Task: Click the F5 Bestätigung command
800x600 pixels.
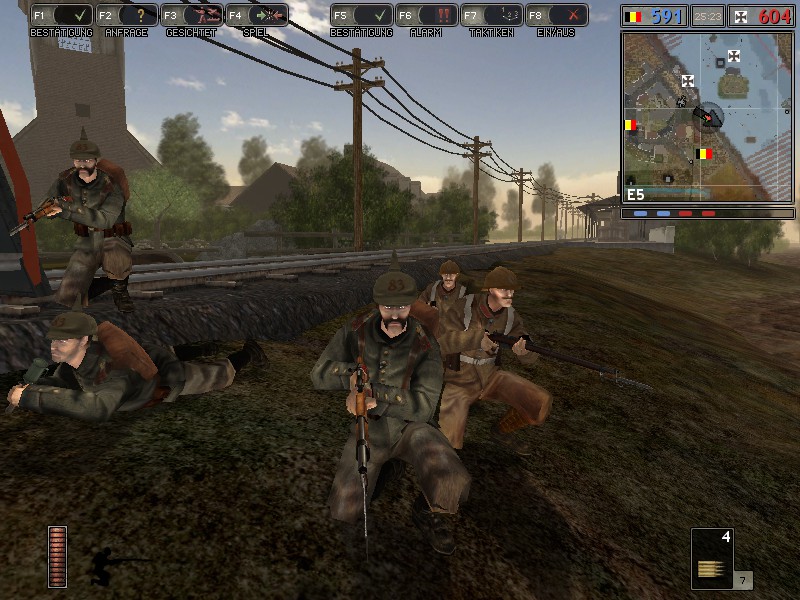Action: click(x=361, y=16)
